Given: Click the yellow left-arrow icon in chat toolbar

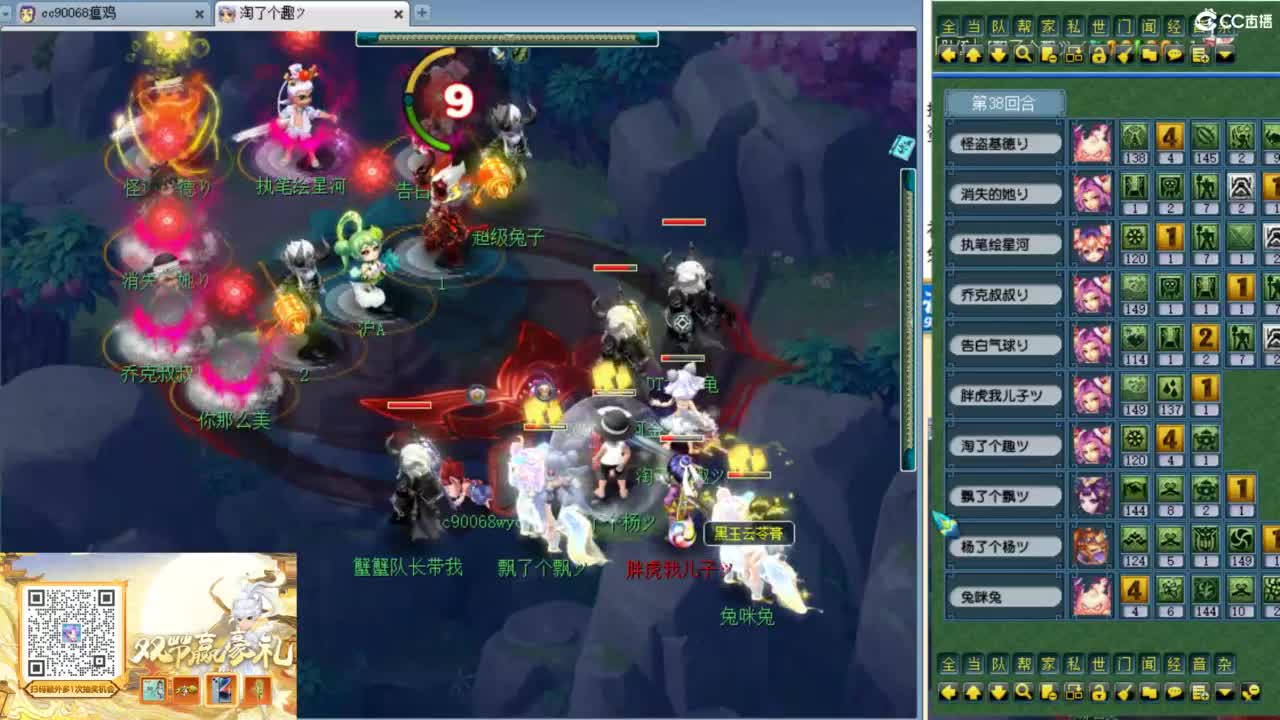Looking at the screenshot, I should point(950,55).
